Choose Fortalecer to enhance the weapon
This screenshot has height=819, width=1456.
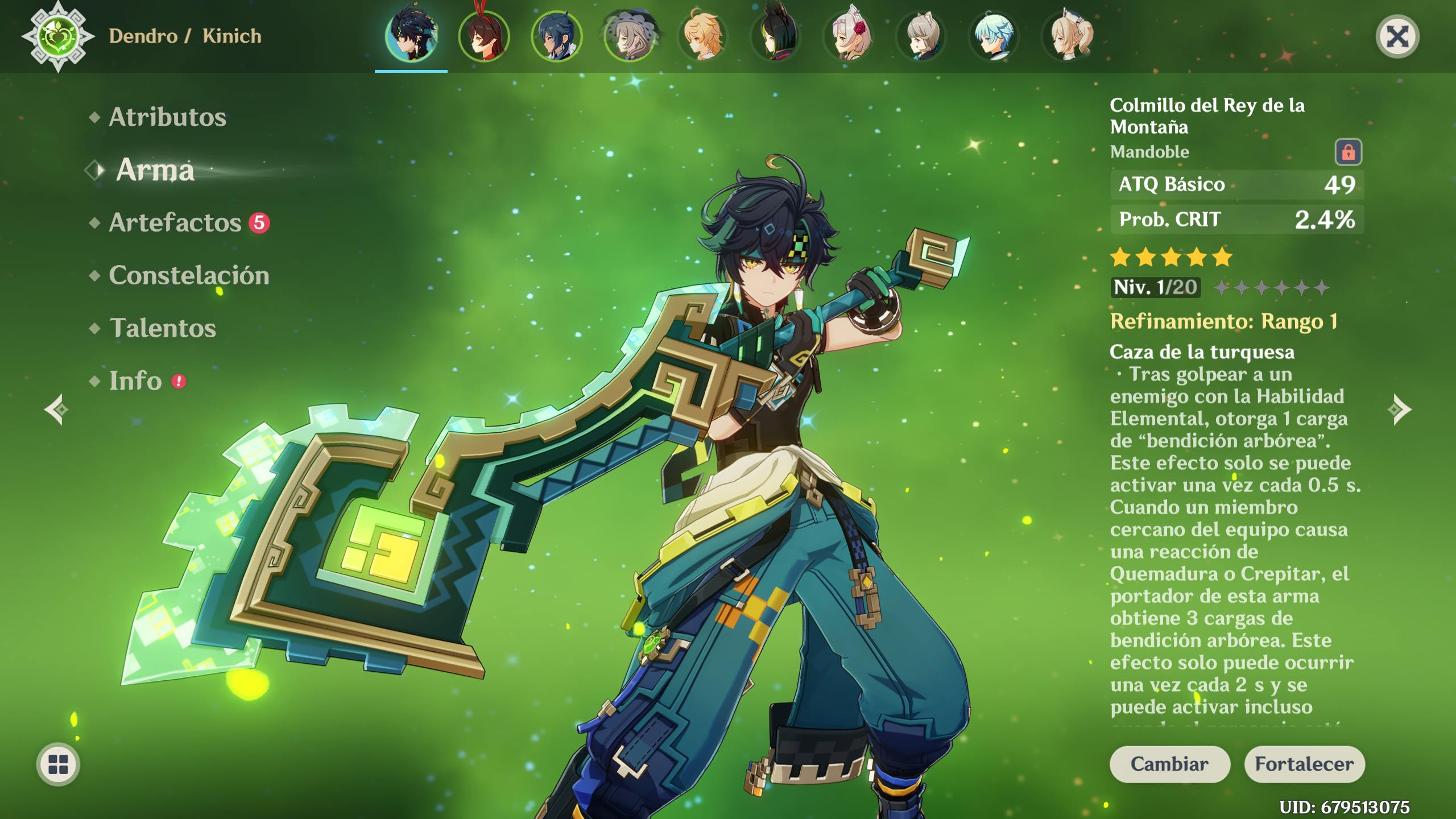pyautogui.click(x=1304, y=764)
